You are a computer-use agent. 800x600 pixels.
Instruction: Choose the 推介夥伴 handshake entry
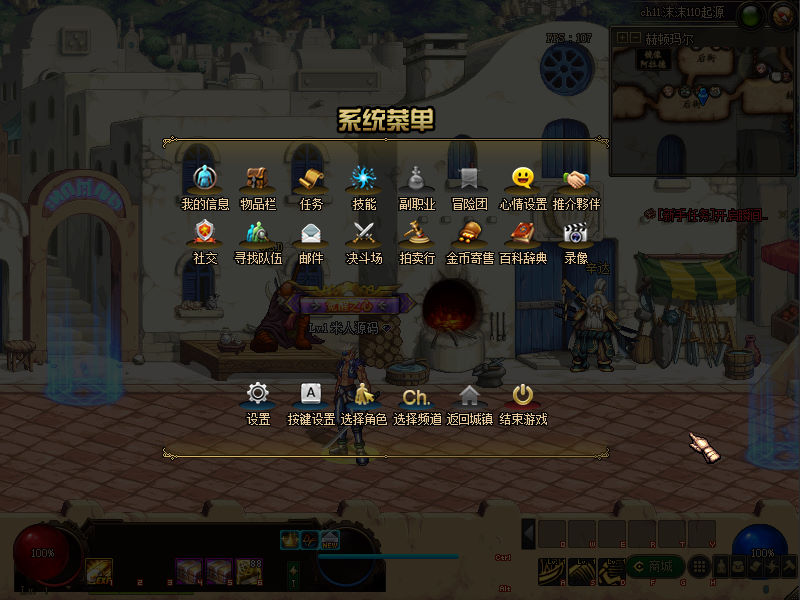[575, 180]
